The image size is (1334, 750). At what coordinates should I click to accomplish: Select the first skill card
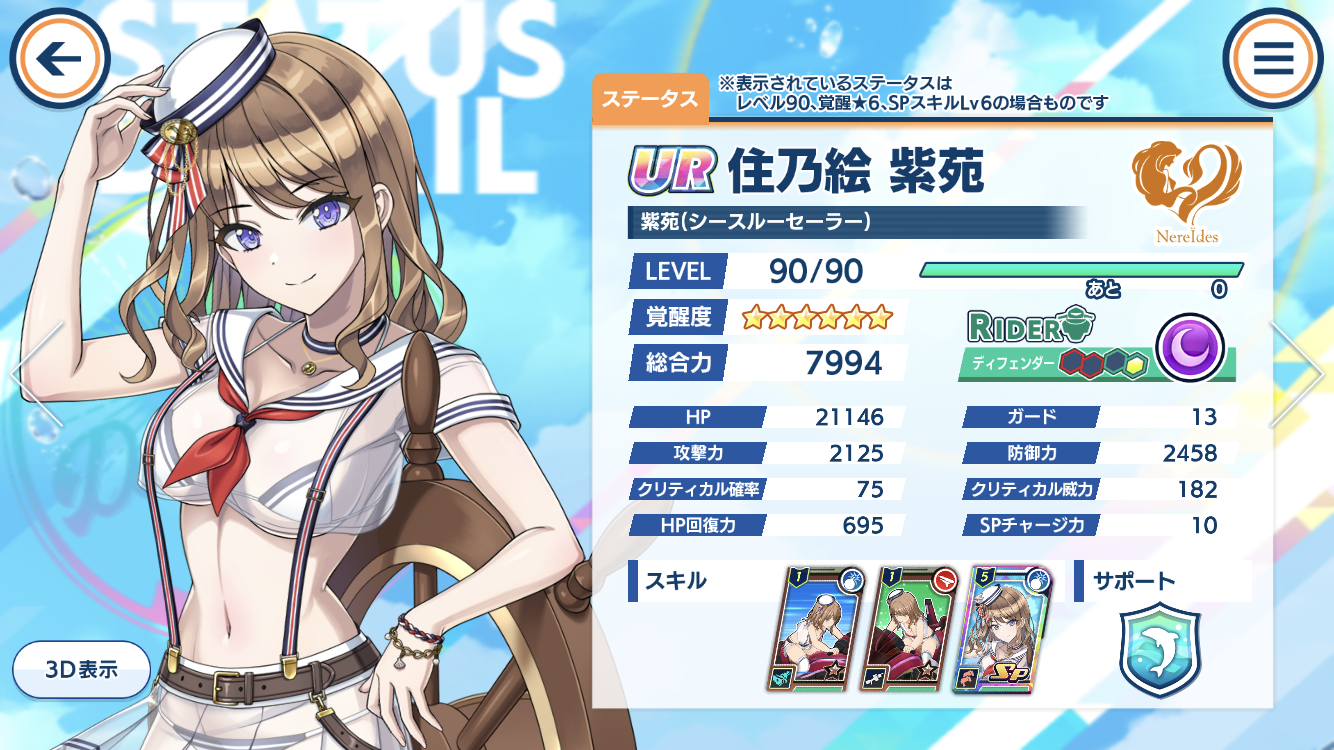coord(819,629)
